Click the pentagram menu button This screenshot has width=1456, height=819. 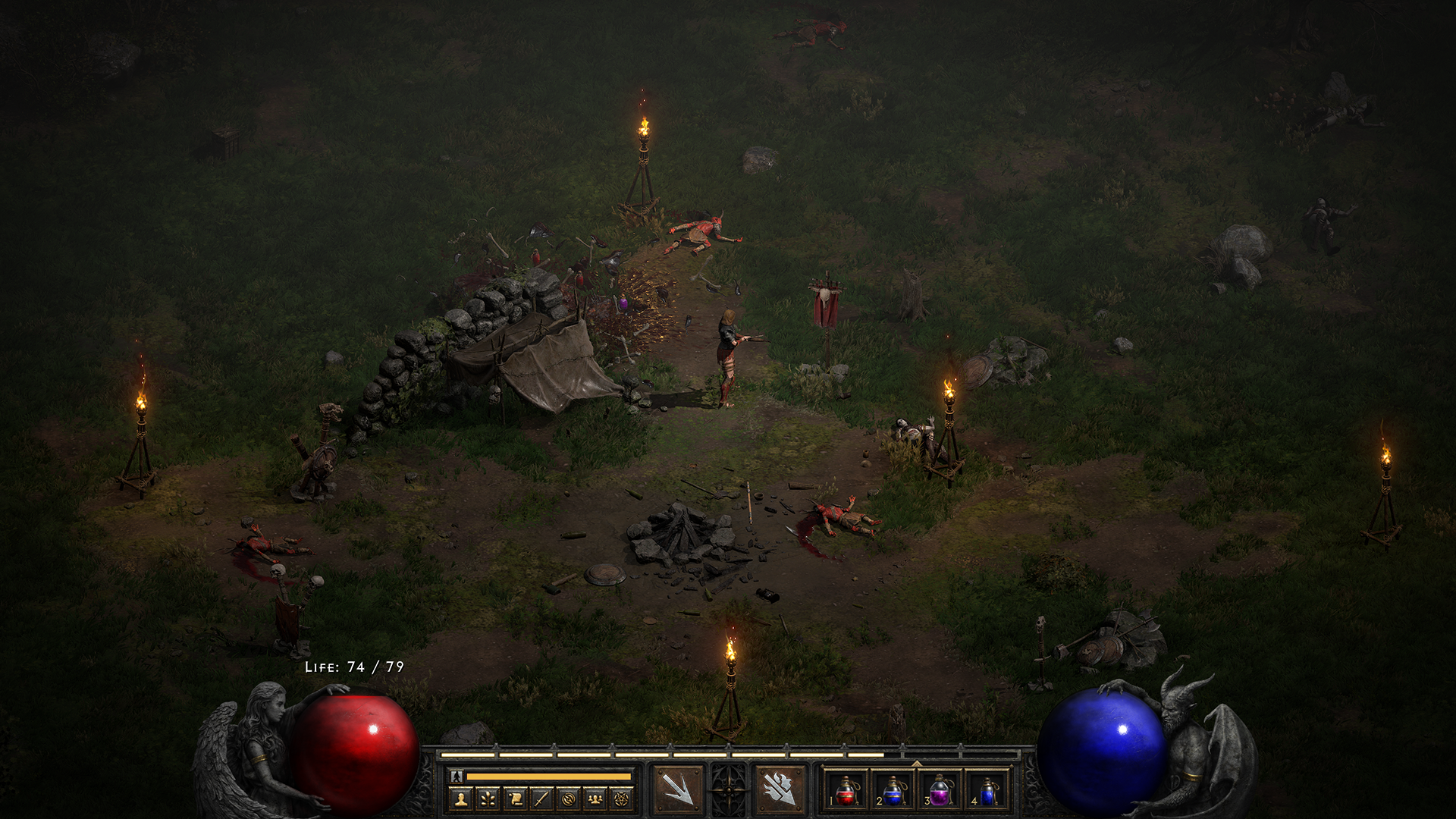(x=622, y=799)
